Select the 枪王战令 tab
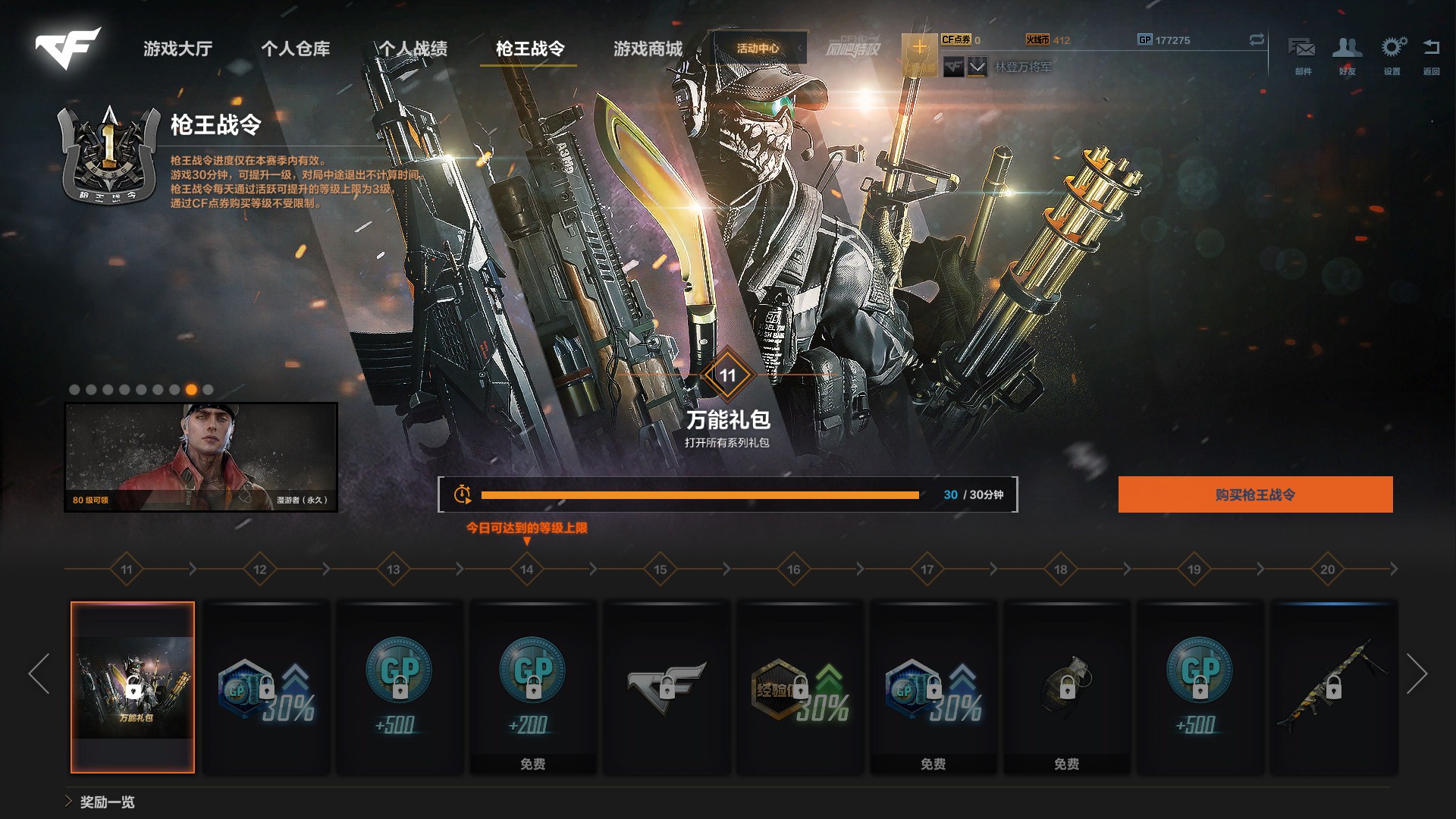The height and width of the screenshot is (819, 1456). pyautogui.click(x=529, y=49)
